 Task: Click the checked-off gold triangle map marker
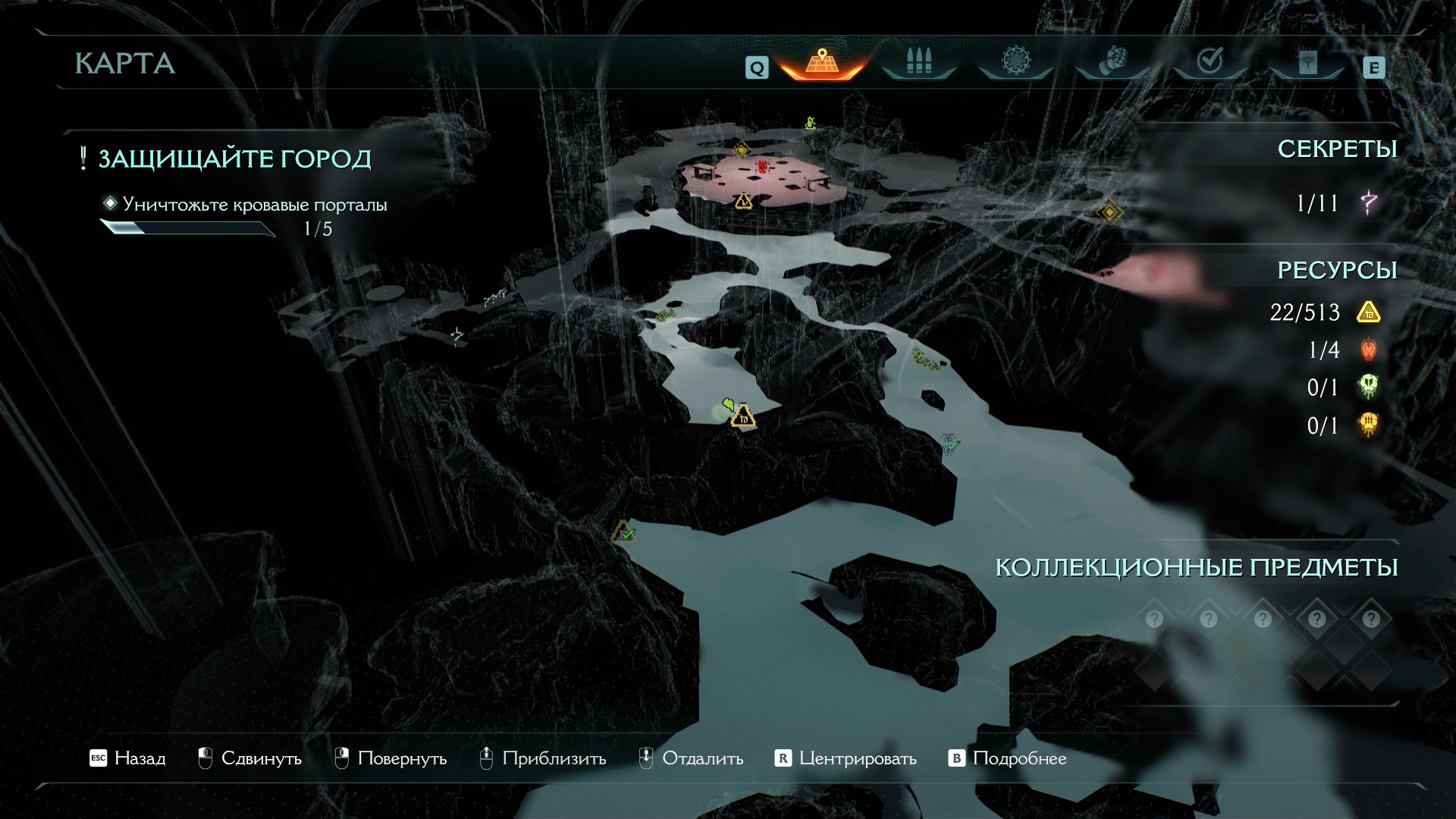click(623, 532)
